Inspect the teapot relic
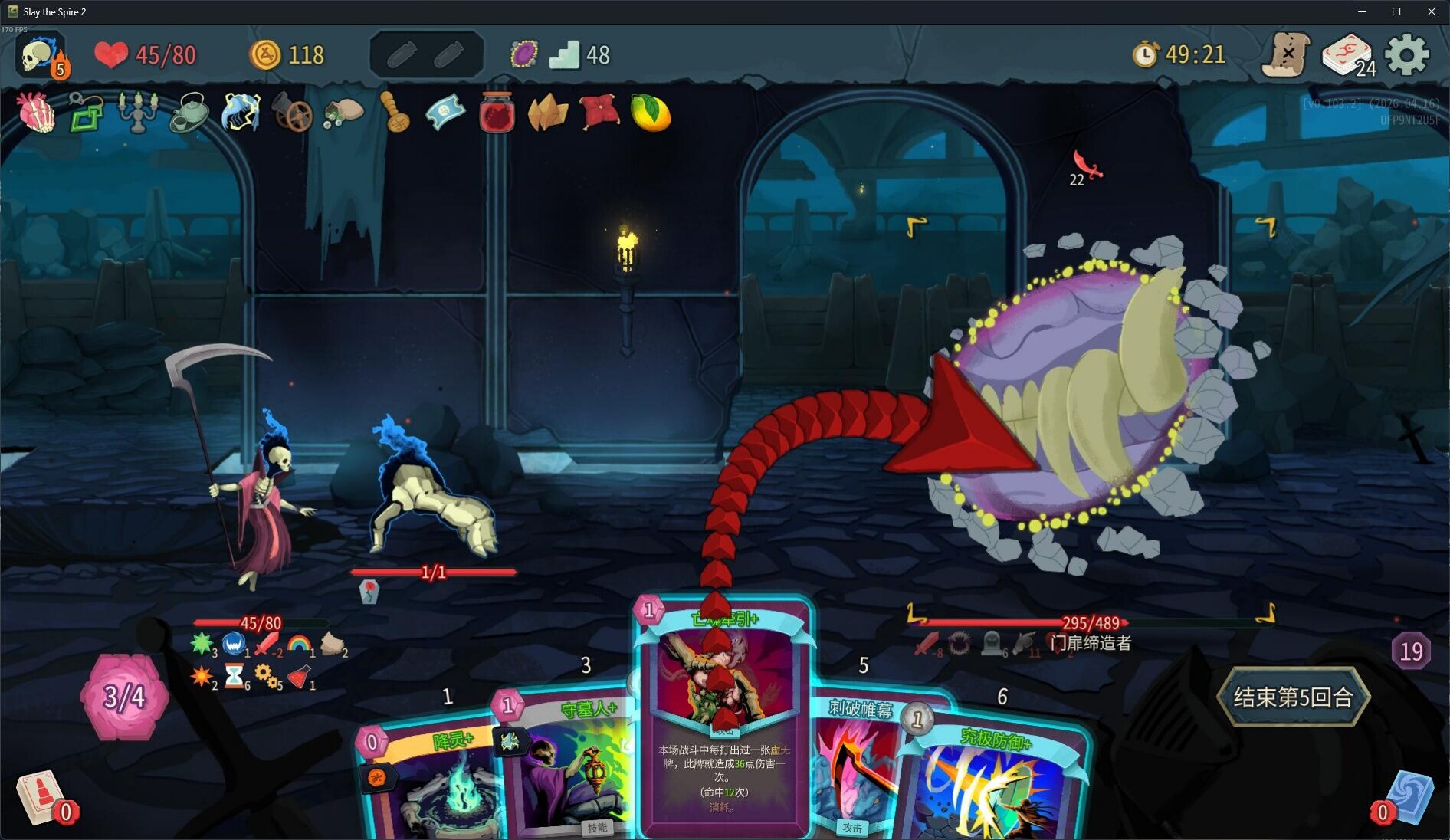 [x=189, y=113]
